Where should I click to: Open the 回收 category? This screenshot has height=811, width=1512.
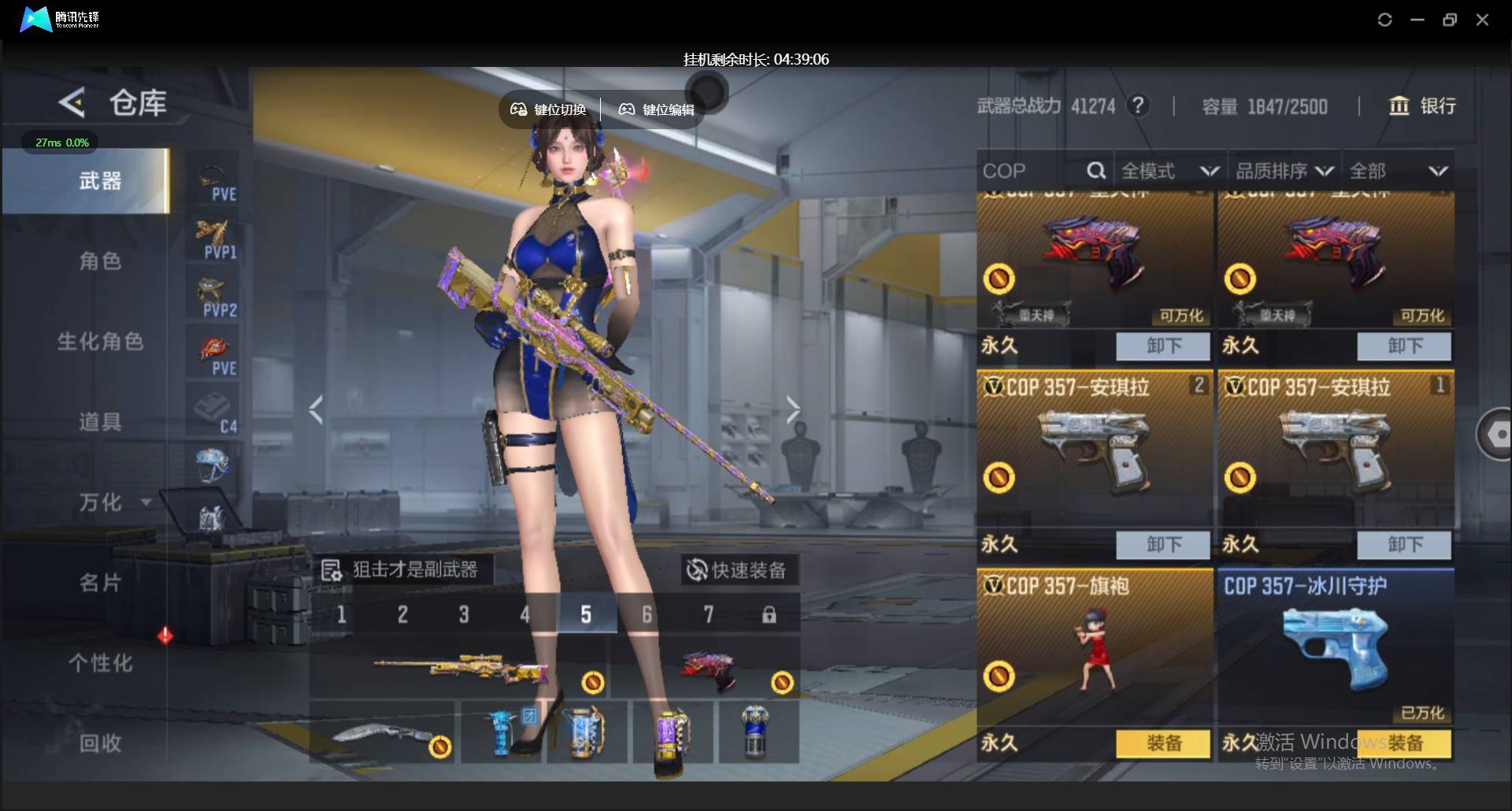[x=100, y=742]
